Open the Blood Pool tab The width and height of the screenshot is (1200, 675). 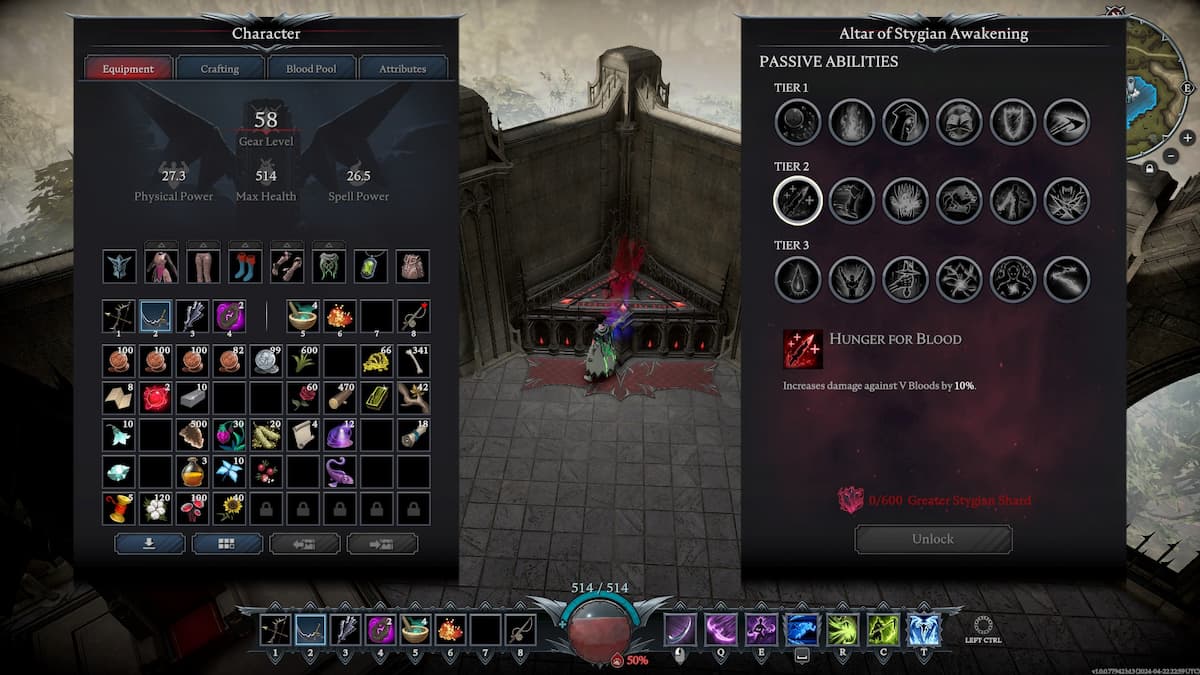311,69
